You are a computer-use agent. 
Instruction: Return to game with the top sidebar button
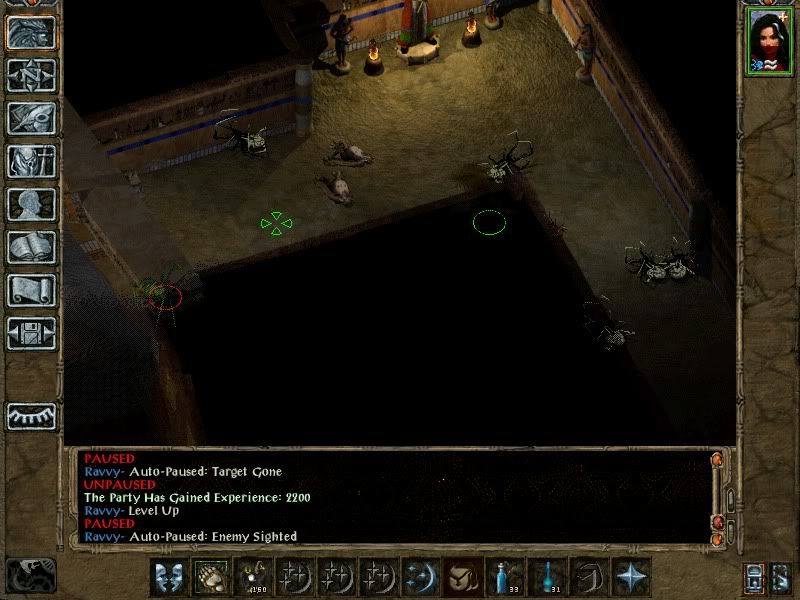pos(31,32)
